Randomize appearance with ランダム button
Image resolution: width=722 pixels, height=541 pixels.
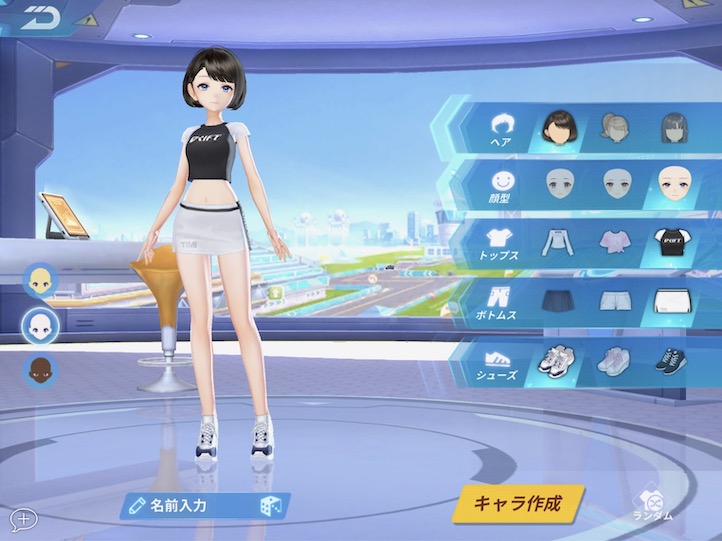653,505
